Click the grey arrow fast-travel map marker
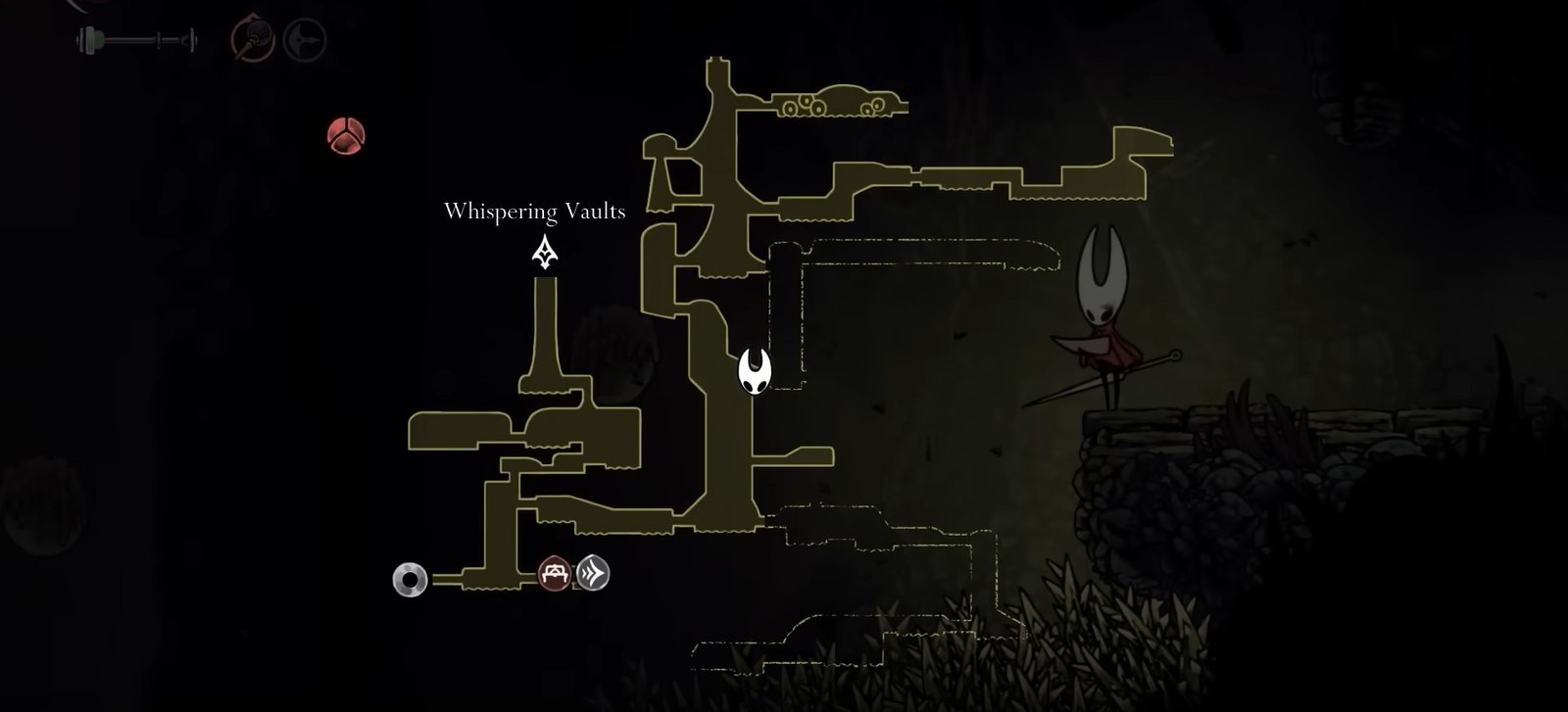 tap(593, 573)
